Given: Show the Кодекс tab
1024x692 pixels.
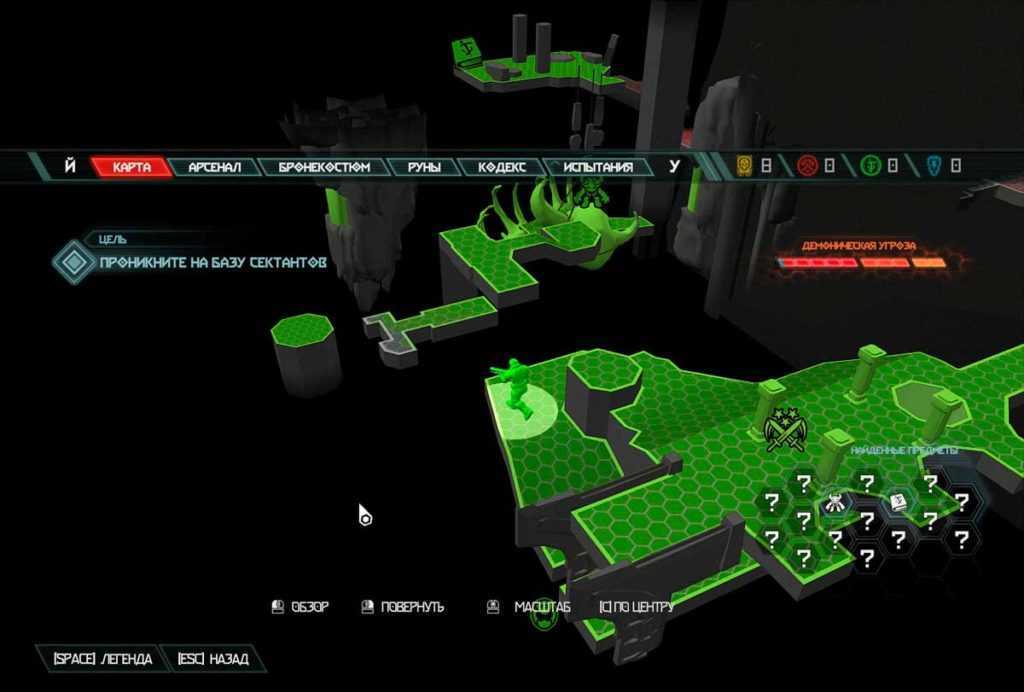Looking at the screenshot, I should pyautogui.click(x=502, y=167).
